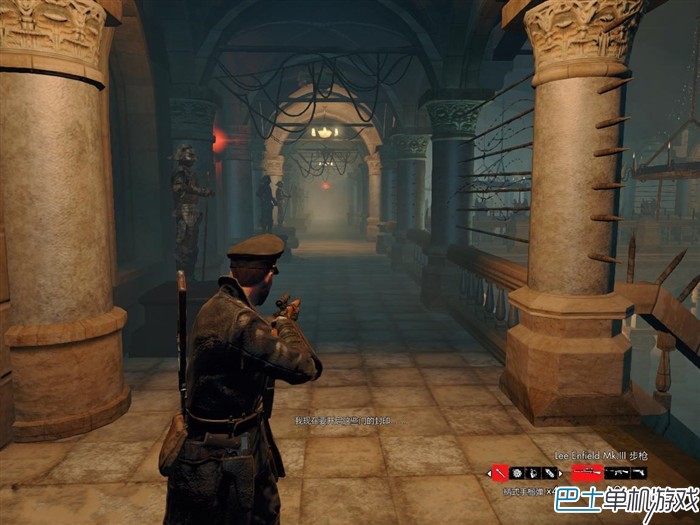Equip the pistol weapon slot
This screenshot has width=700, height=525.
638,472
